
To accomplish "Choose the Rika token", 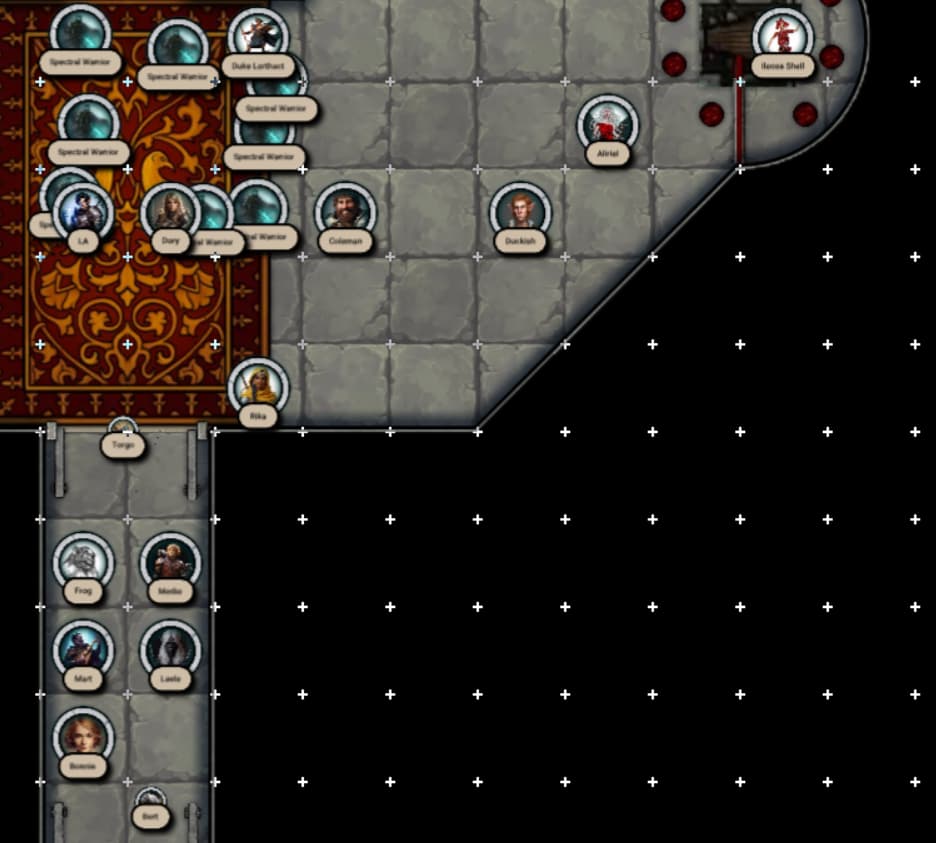I will pos(258,388).
